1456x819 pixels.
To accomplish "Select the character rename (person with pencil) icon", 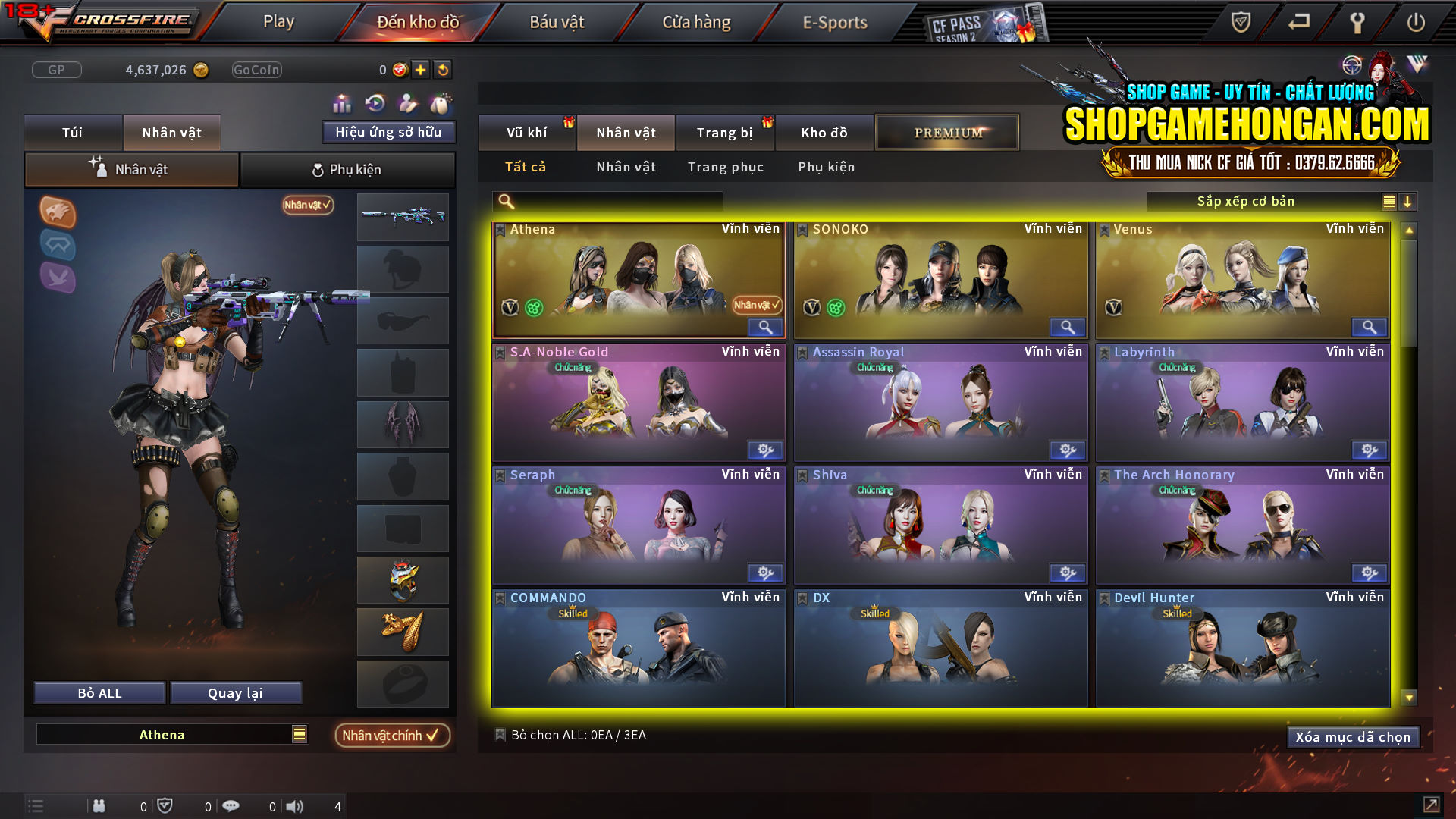I will pos(407,102).
